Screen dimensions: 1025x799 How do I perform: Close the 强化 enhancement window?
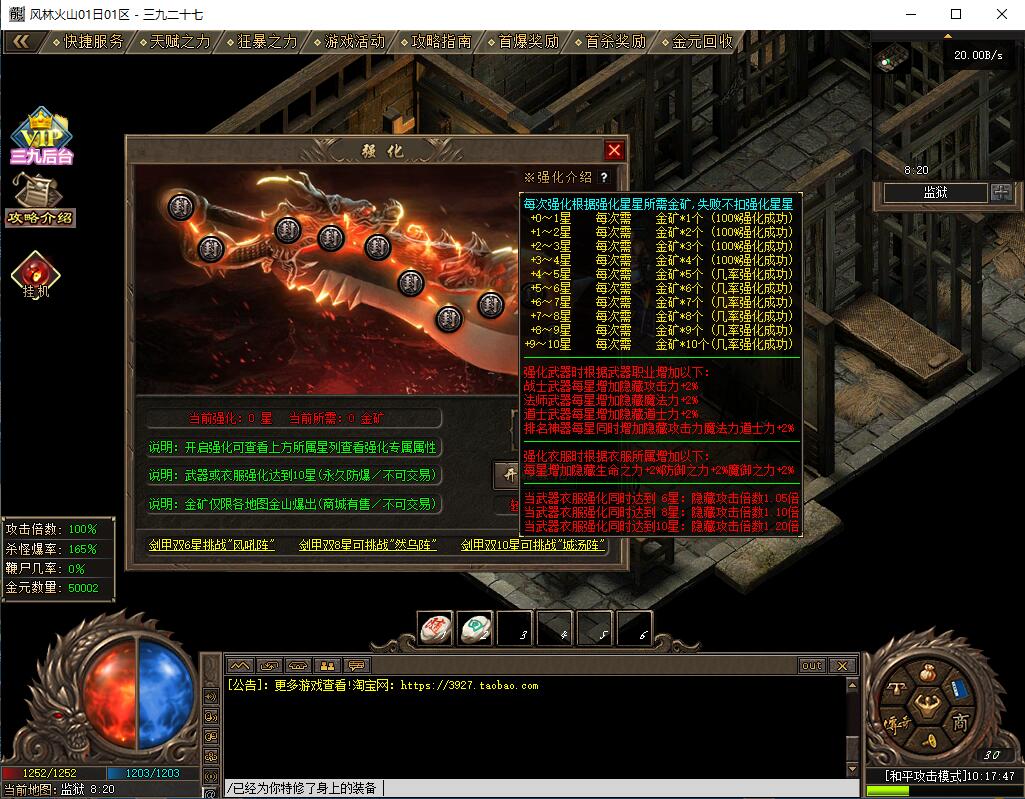(x=614, y=150)
